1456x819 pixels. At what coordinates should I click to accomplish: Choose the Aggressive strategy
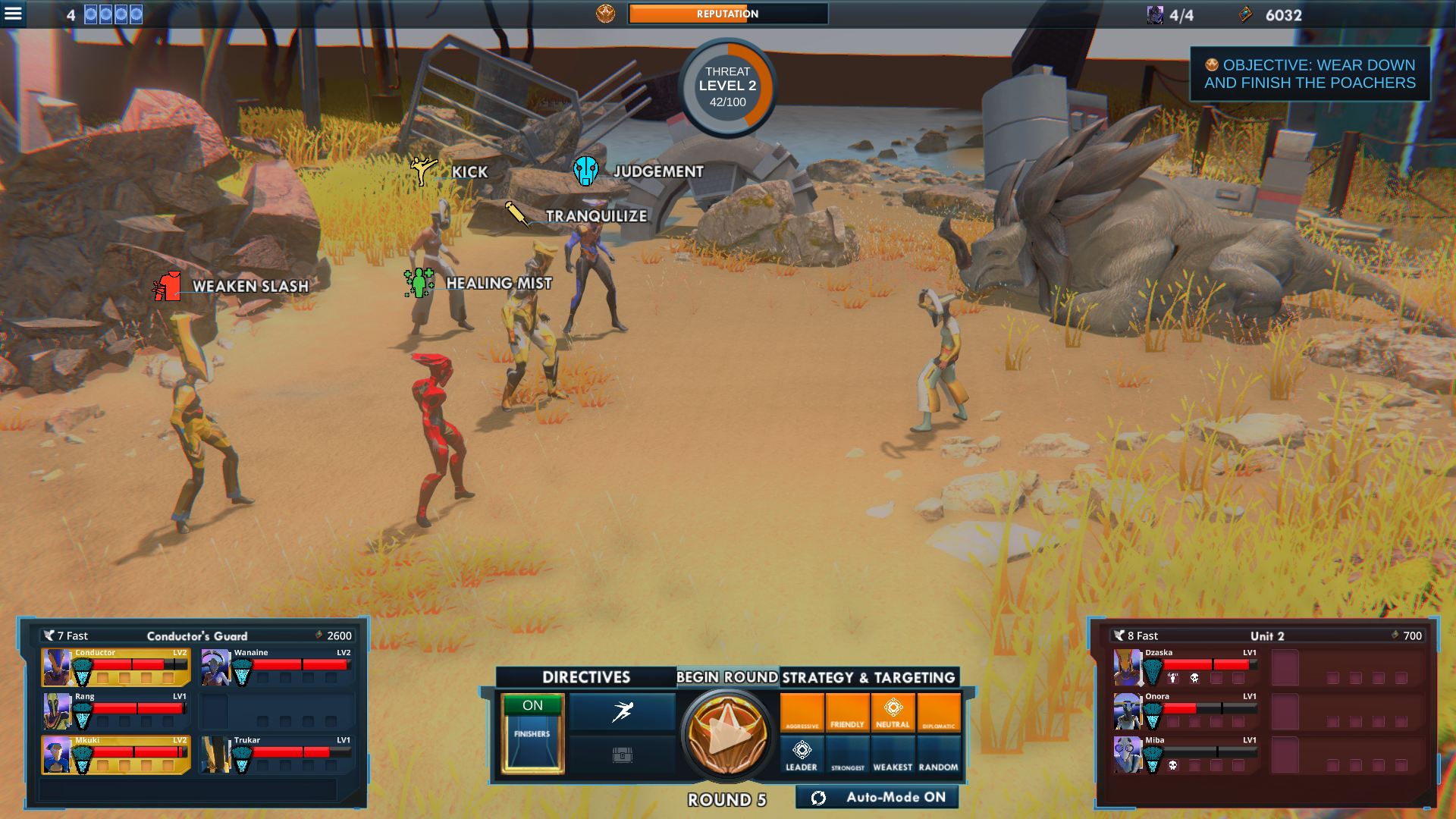click(x=802, y=713)
